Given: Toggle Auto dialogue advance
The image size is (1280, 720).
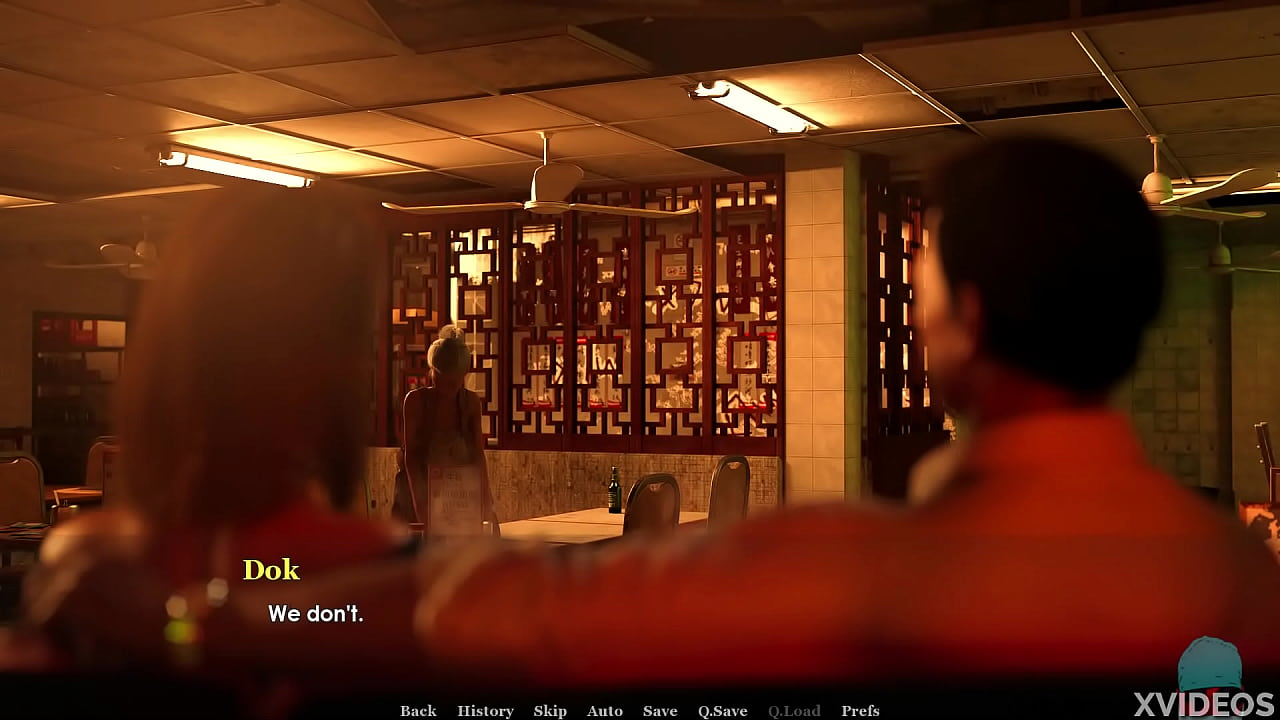Looking at the screenshot, I should click(x=604, y=711).
